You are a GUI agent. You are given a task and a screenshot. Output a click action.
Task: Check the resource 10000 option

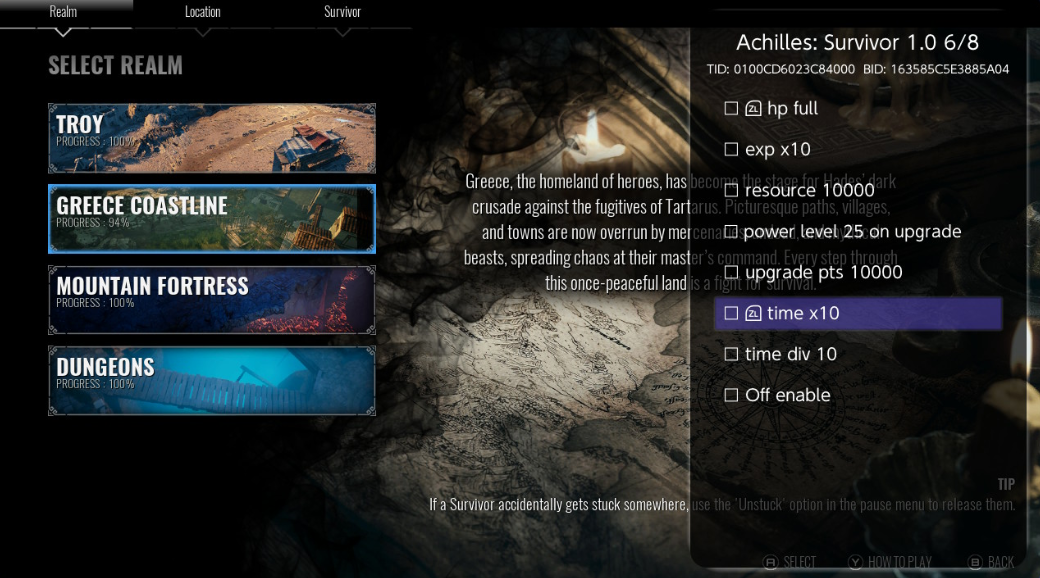pos(731,190)
